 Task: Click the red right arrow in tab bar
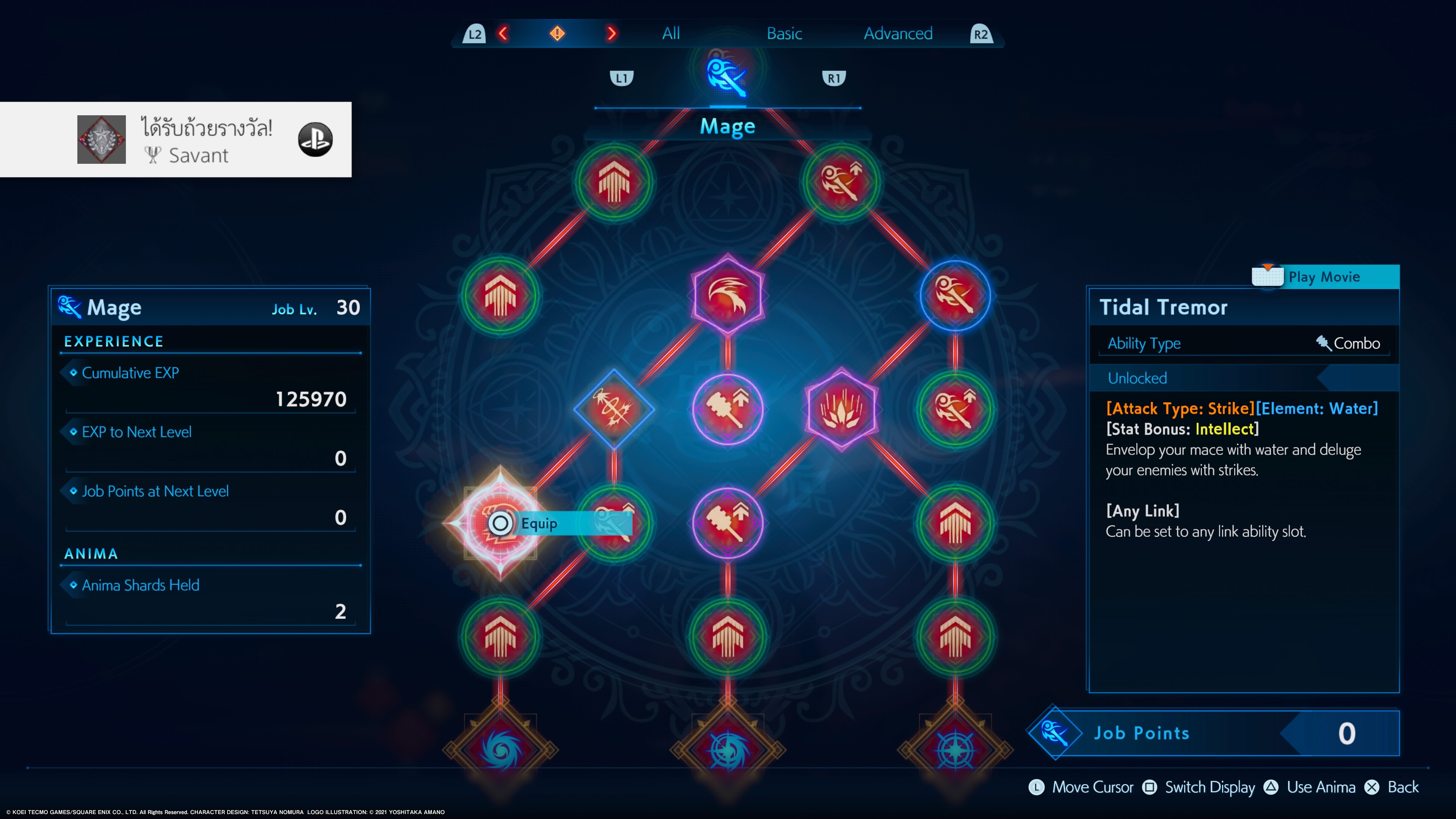pos(611,34)
